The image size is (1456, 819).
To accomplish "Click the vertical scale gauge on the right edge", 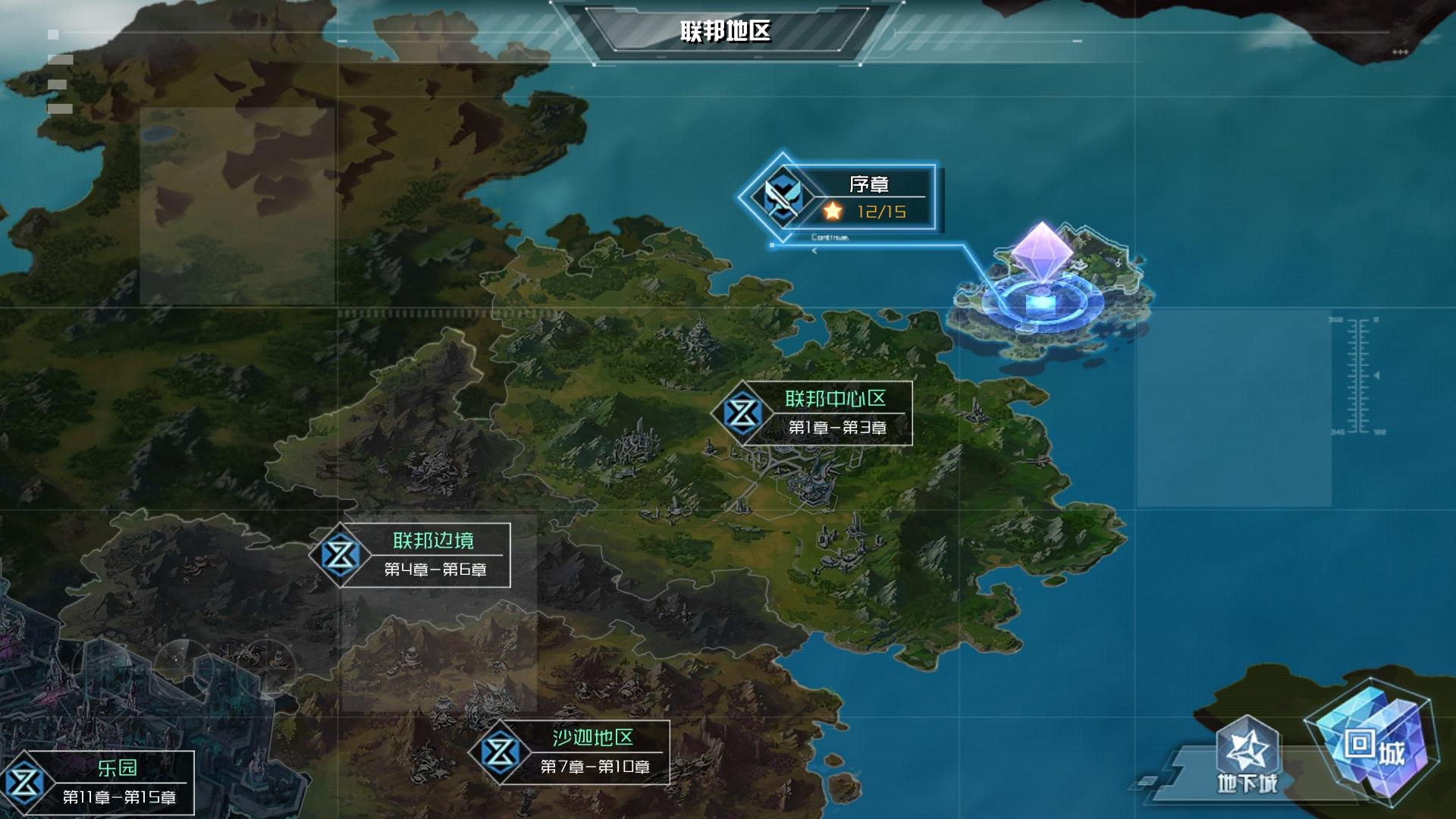I will pyautogui.click(x=1356, y=375).
